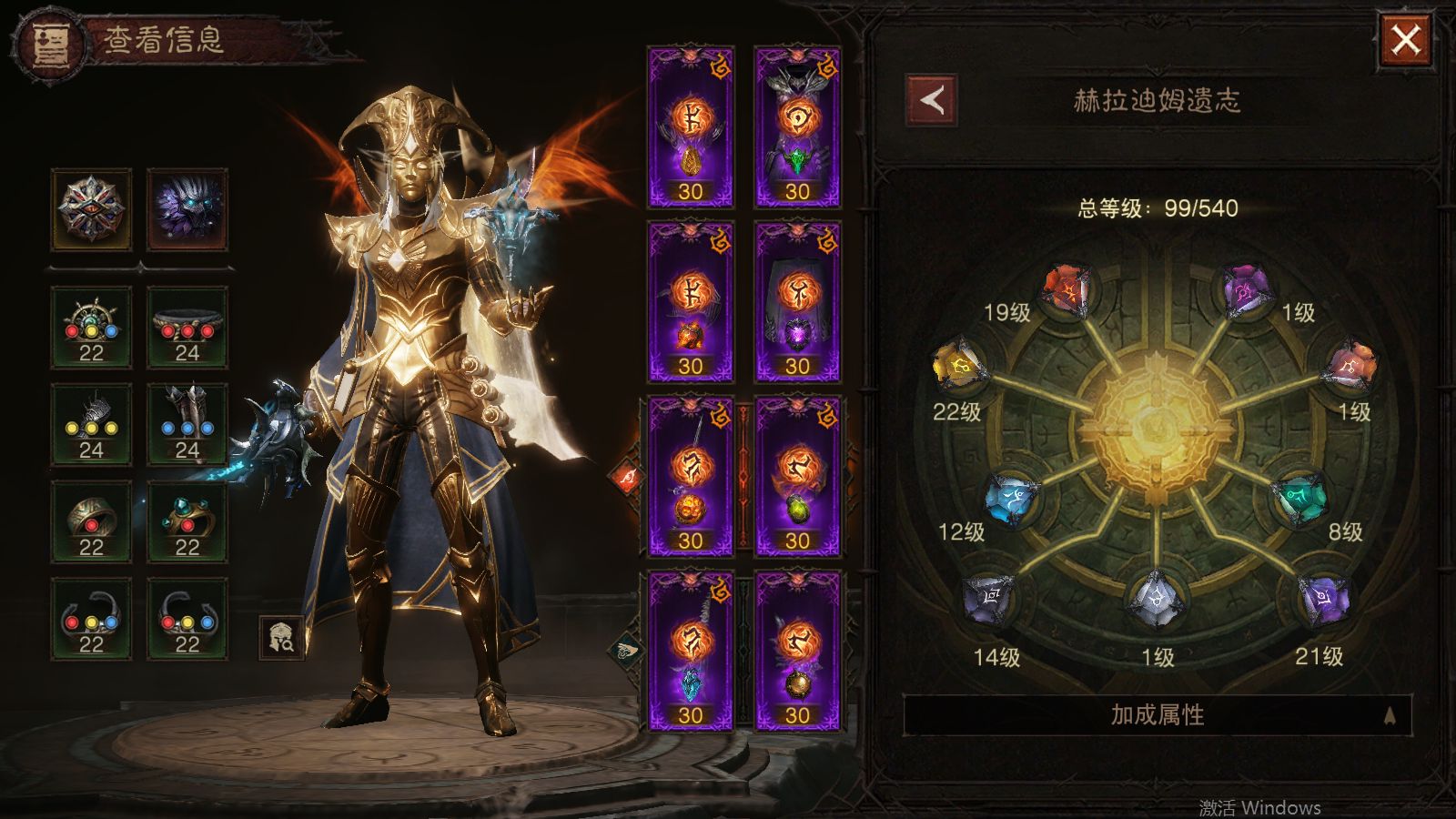Go back with the arrow button
The height and width of the screenshot is (819, 1456).
point(932,100)
